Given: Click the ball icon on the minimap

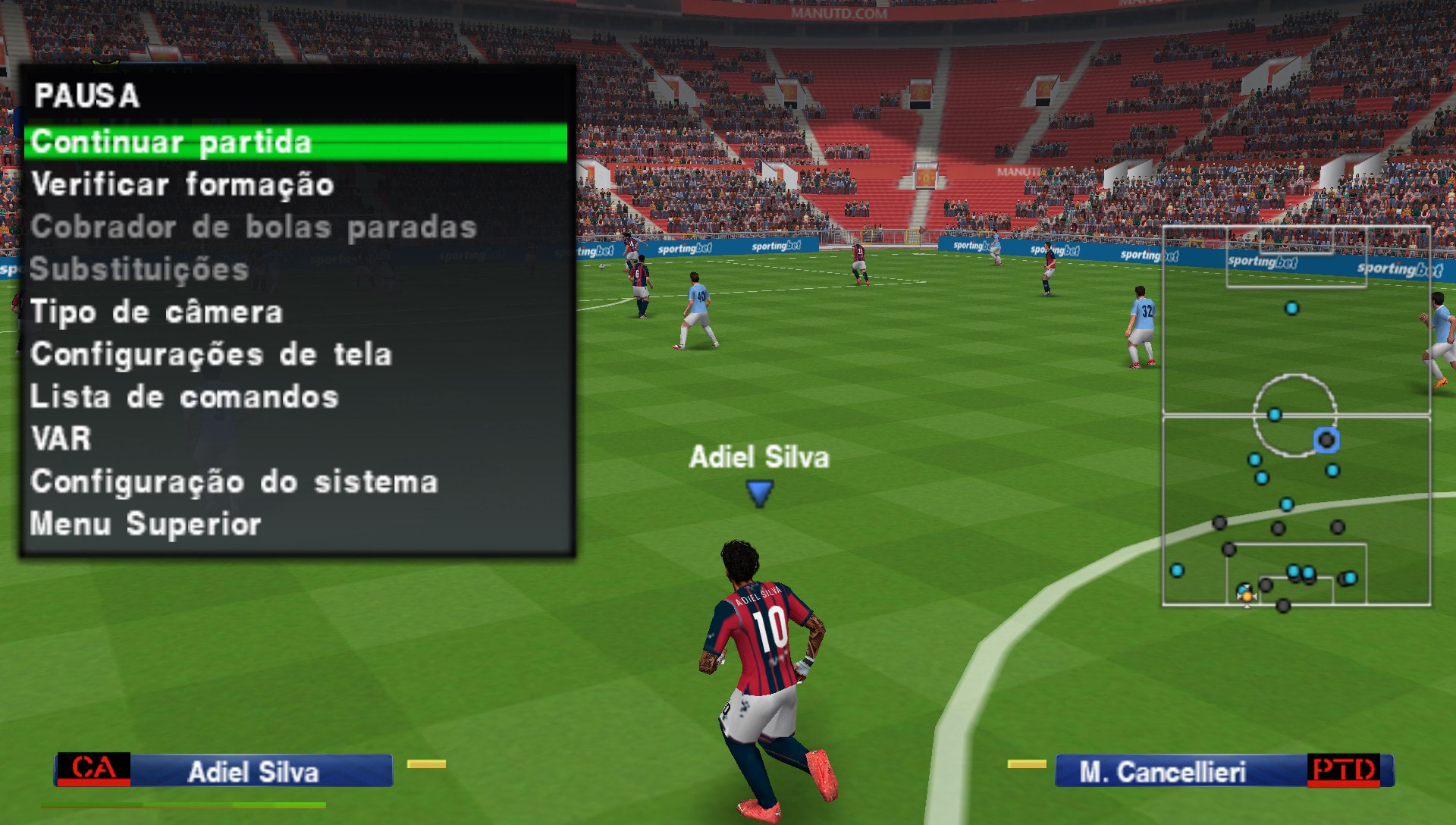Looking at the screenshot, I should (1247, 598).
